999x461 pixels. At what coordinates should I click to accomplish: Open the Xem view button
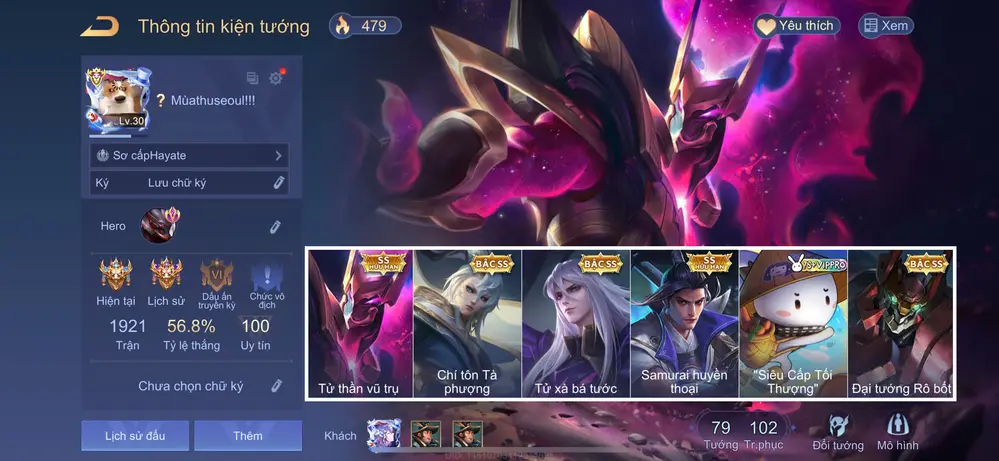[x=886, y=26]
